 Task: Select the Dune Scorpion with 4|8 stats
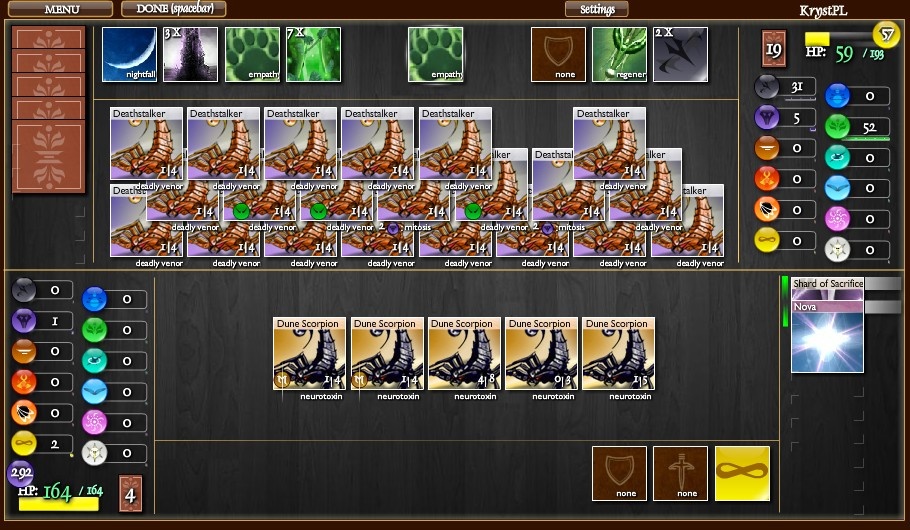coord(465,355)
